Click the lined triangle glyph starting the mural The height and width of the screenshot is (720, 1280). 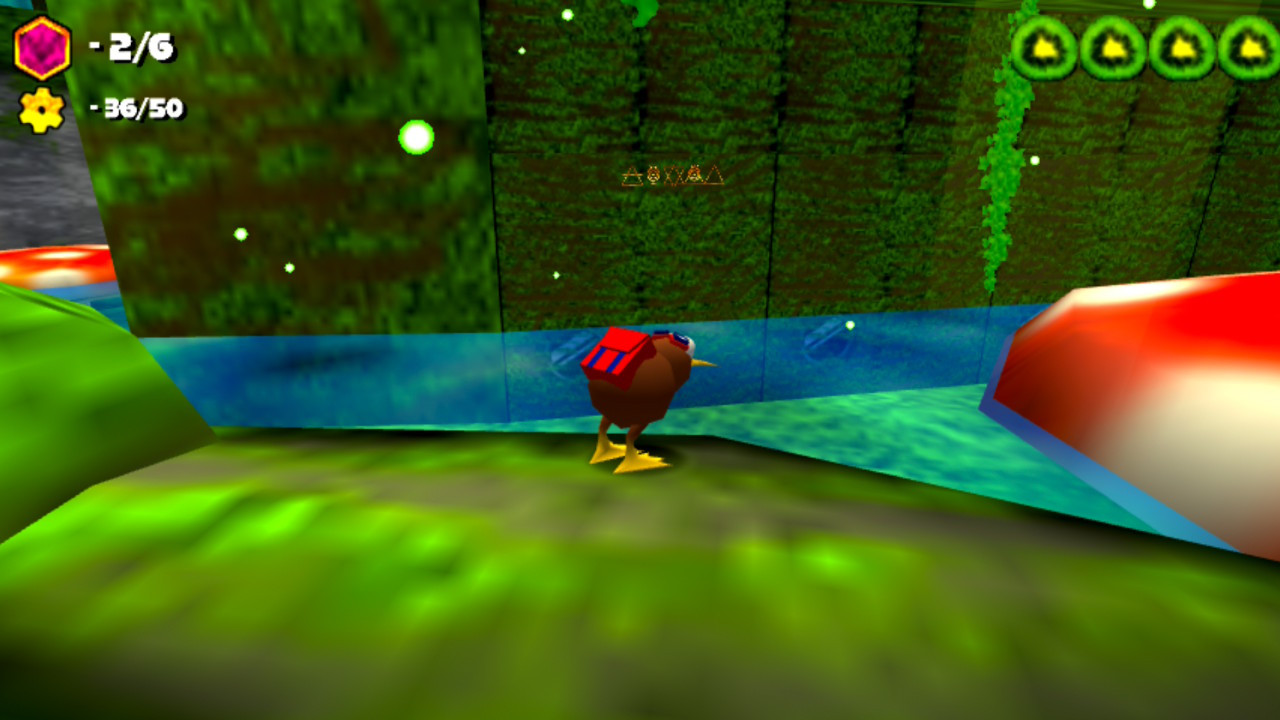coord(632,174)
